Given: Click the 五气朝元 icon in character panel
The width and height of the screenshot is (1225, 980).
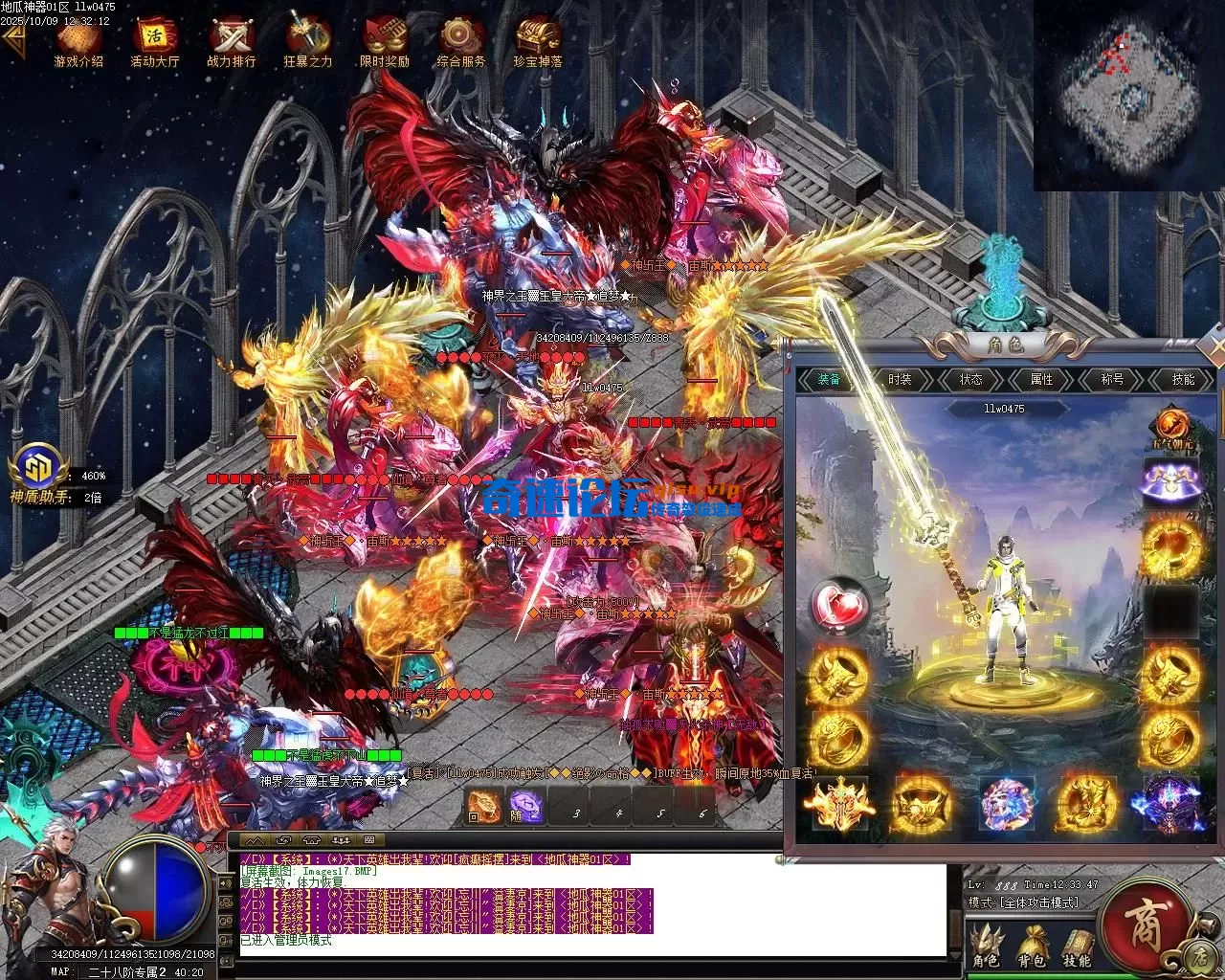Looking at the screenshot, I should coord(1172,428).
